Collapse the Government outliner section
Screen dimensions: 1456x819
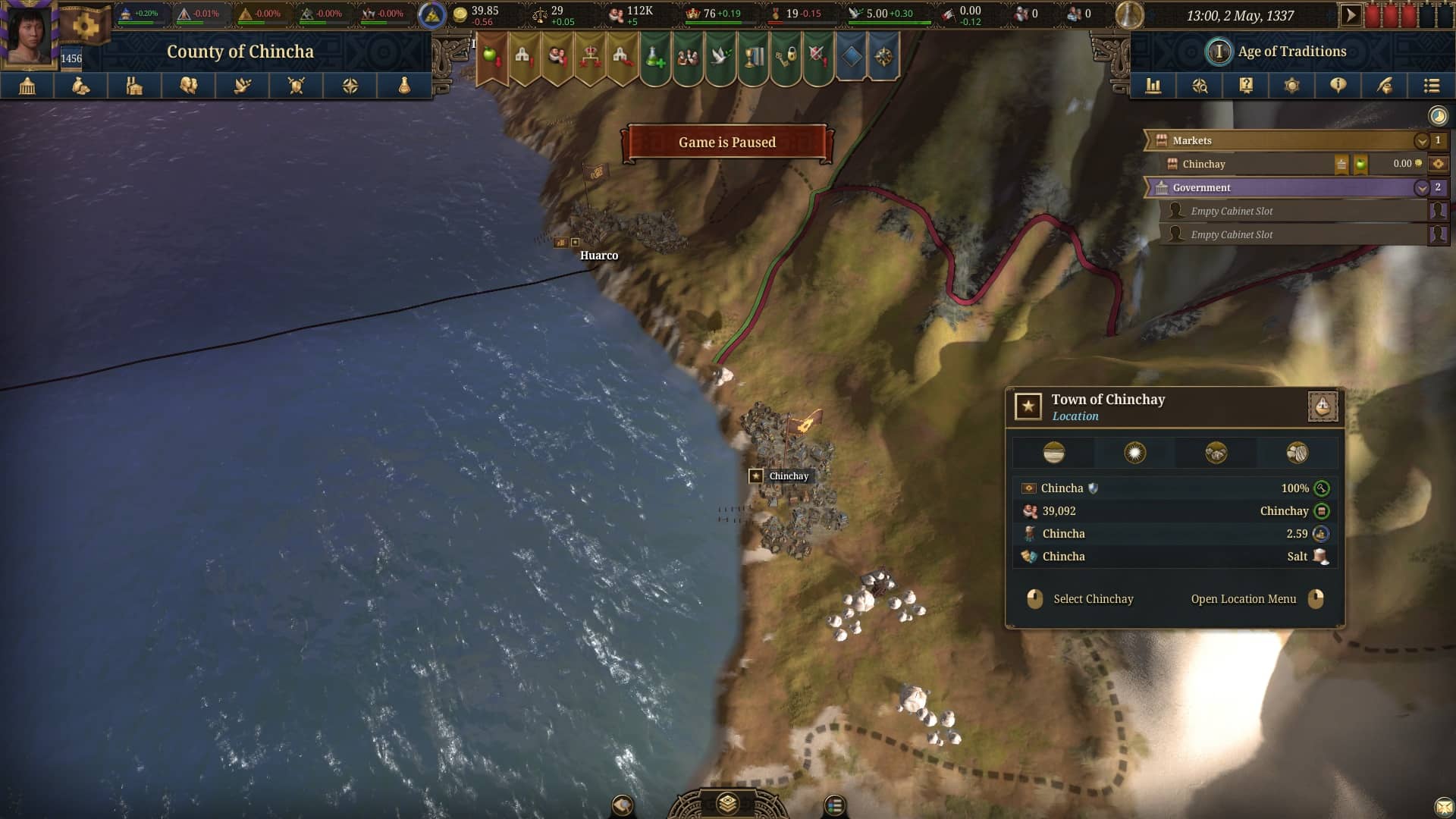(1421, 188)
